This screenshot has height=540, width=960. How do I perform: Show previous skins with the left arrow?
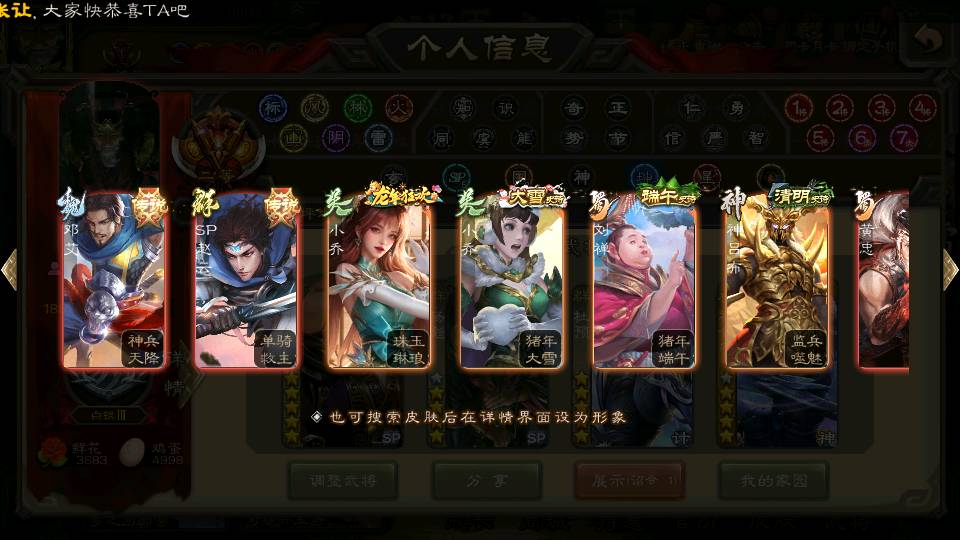pos(9,269)
